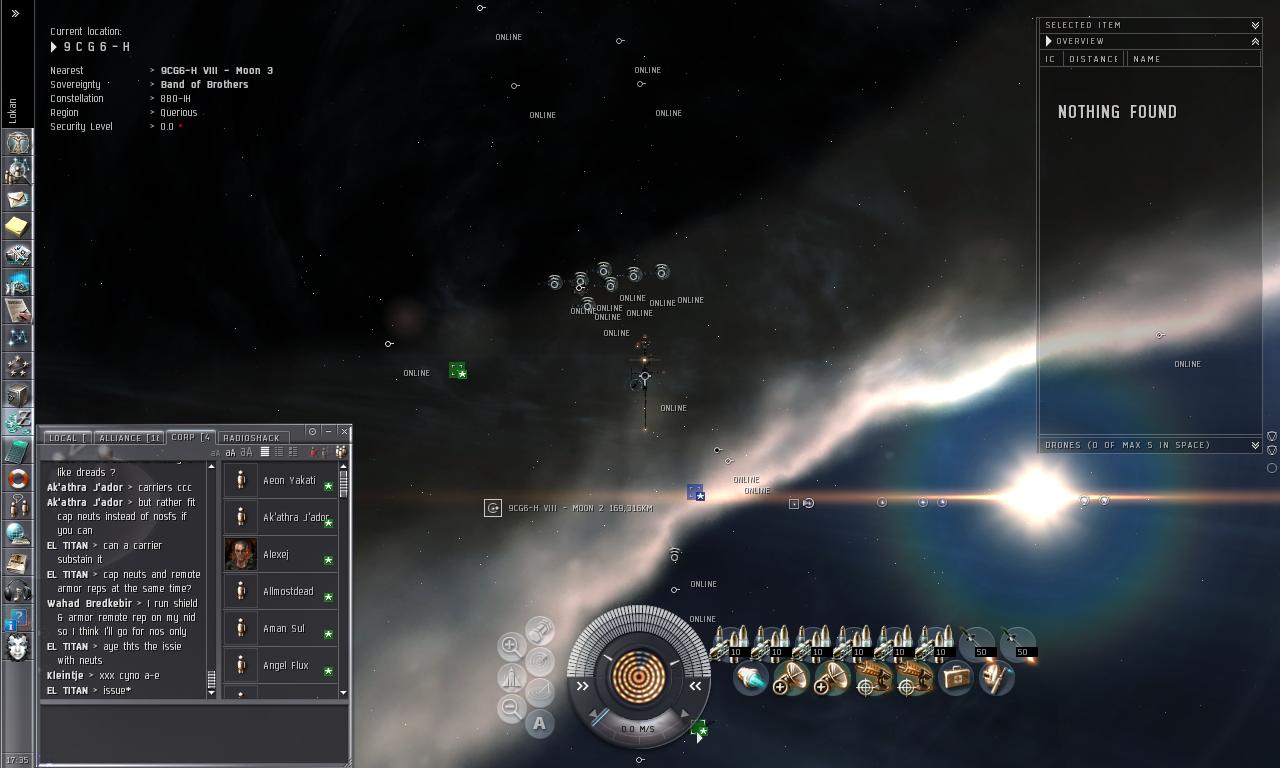The height and width of the screenshot is (768, 1280).
Task: Collapse the Overview panel
Action: pyautogui.click(x=1255, y=41)
